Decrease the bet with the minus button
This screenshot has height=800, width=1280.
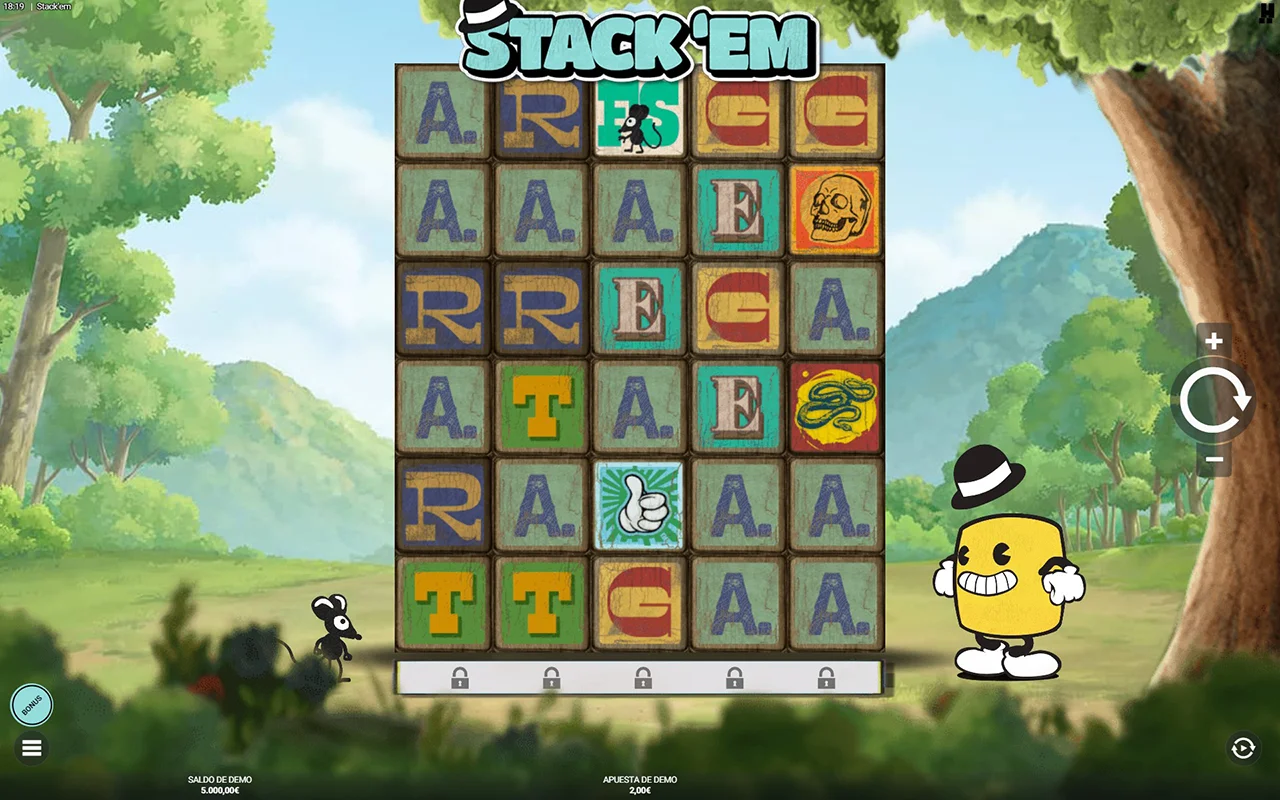click(x=1214, y=460)
